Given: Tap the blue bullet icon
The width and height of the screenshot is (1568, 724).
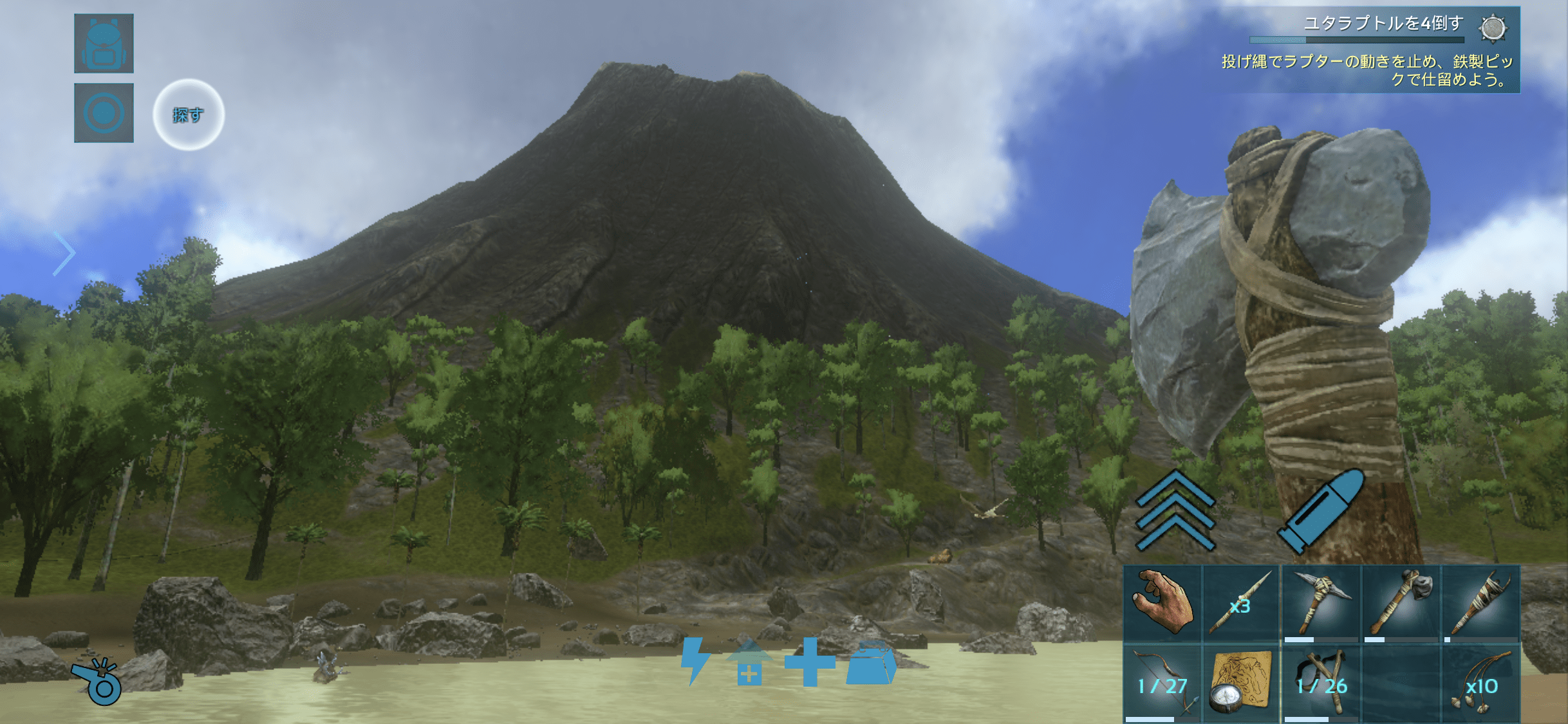Looking at the screenshot, I should (1322, 512).
